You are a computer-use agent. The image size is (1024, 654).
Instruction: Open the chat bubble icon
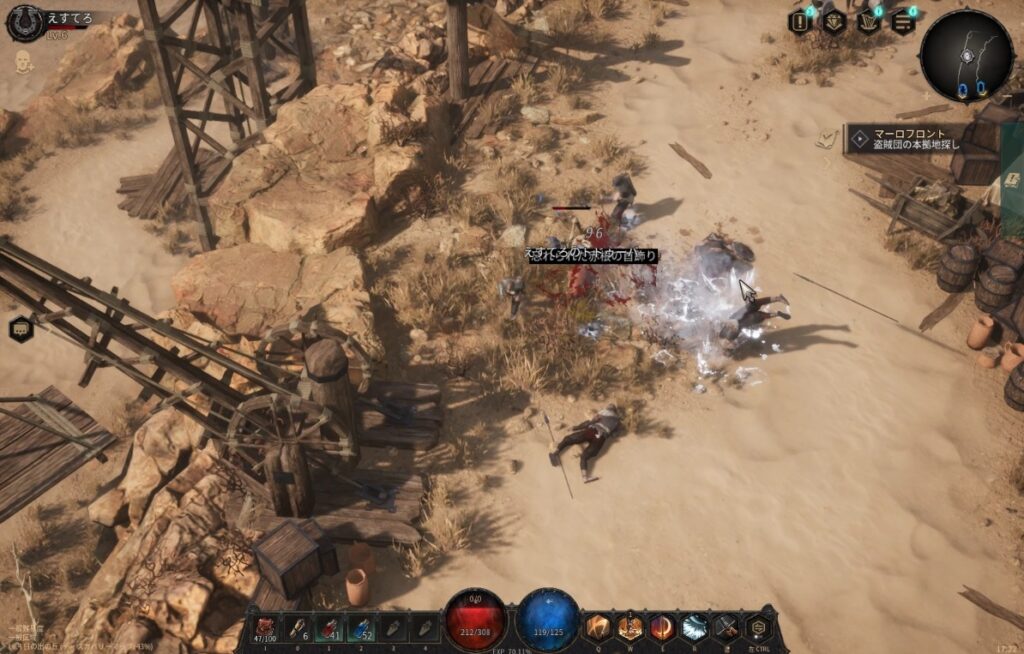(x=21, y=328)
